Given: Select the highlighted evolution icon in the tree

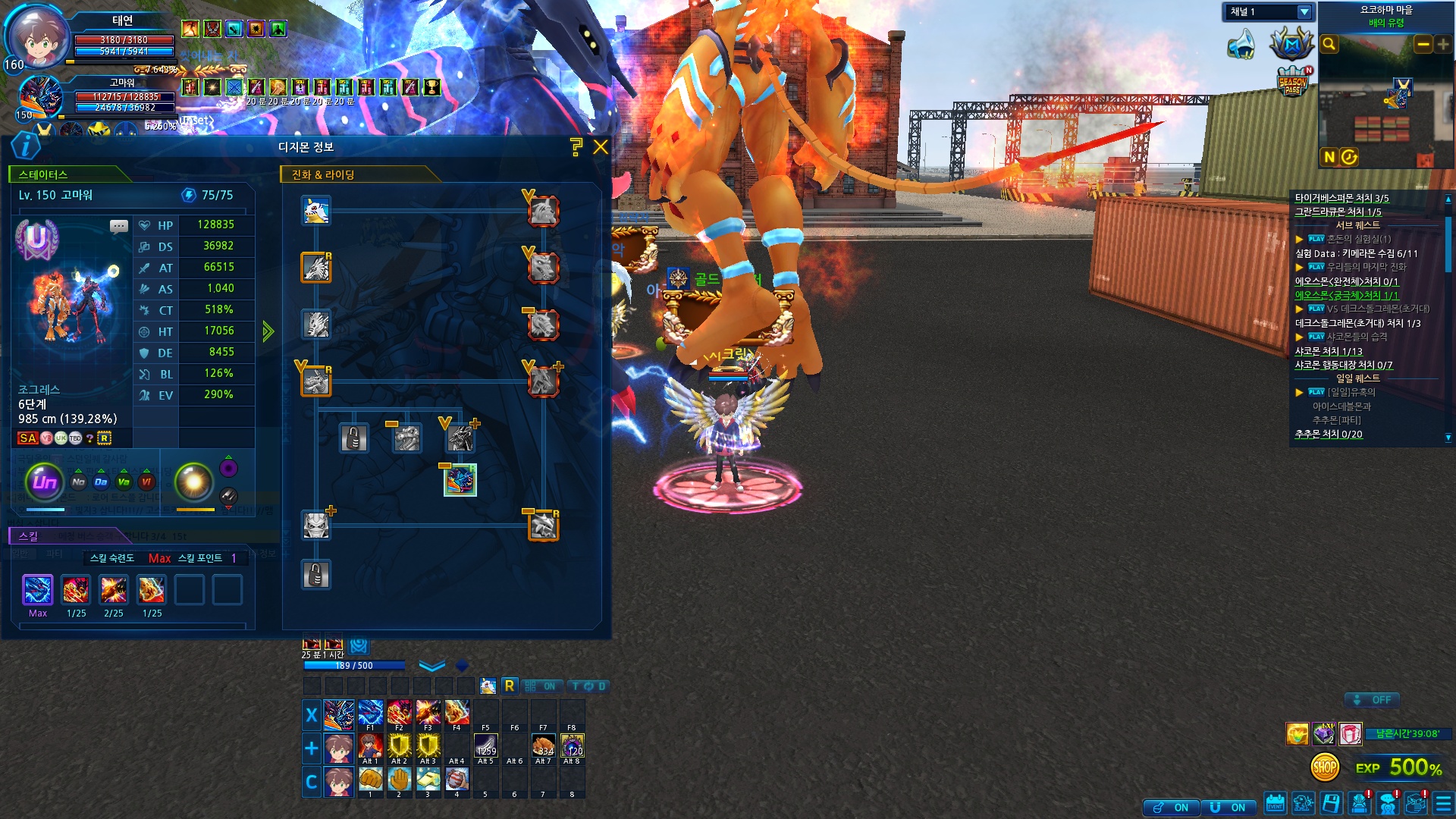Looking at the screenshot, I should [x=460, y=481].
